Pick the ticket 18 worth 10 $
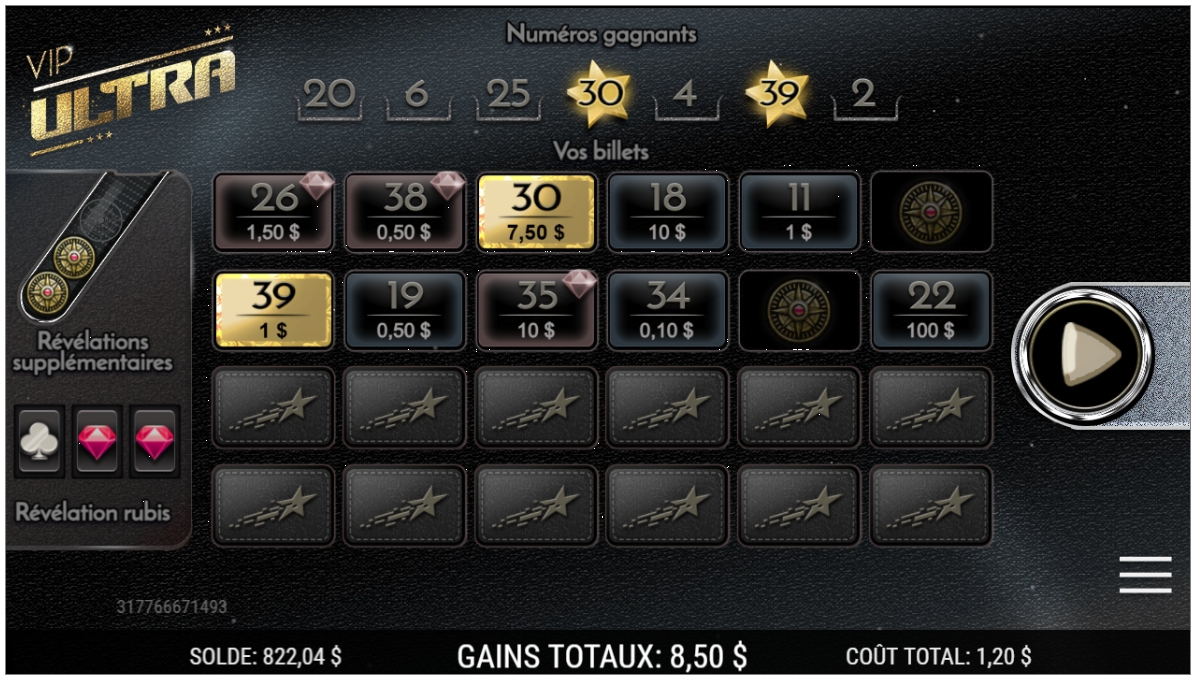 667,211
